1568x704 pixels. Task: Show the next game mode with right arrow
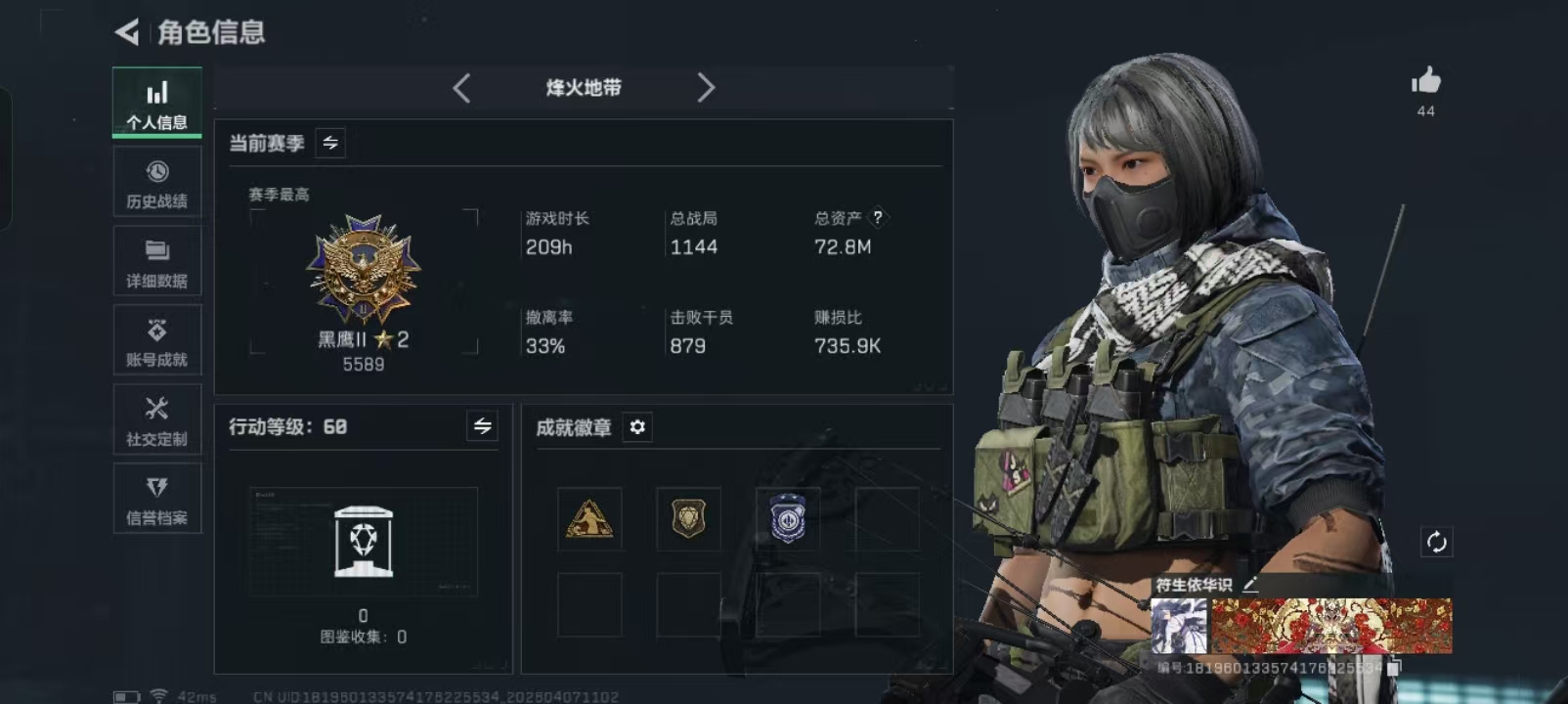706,88
